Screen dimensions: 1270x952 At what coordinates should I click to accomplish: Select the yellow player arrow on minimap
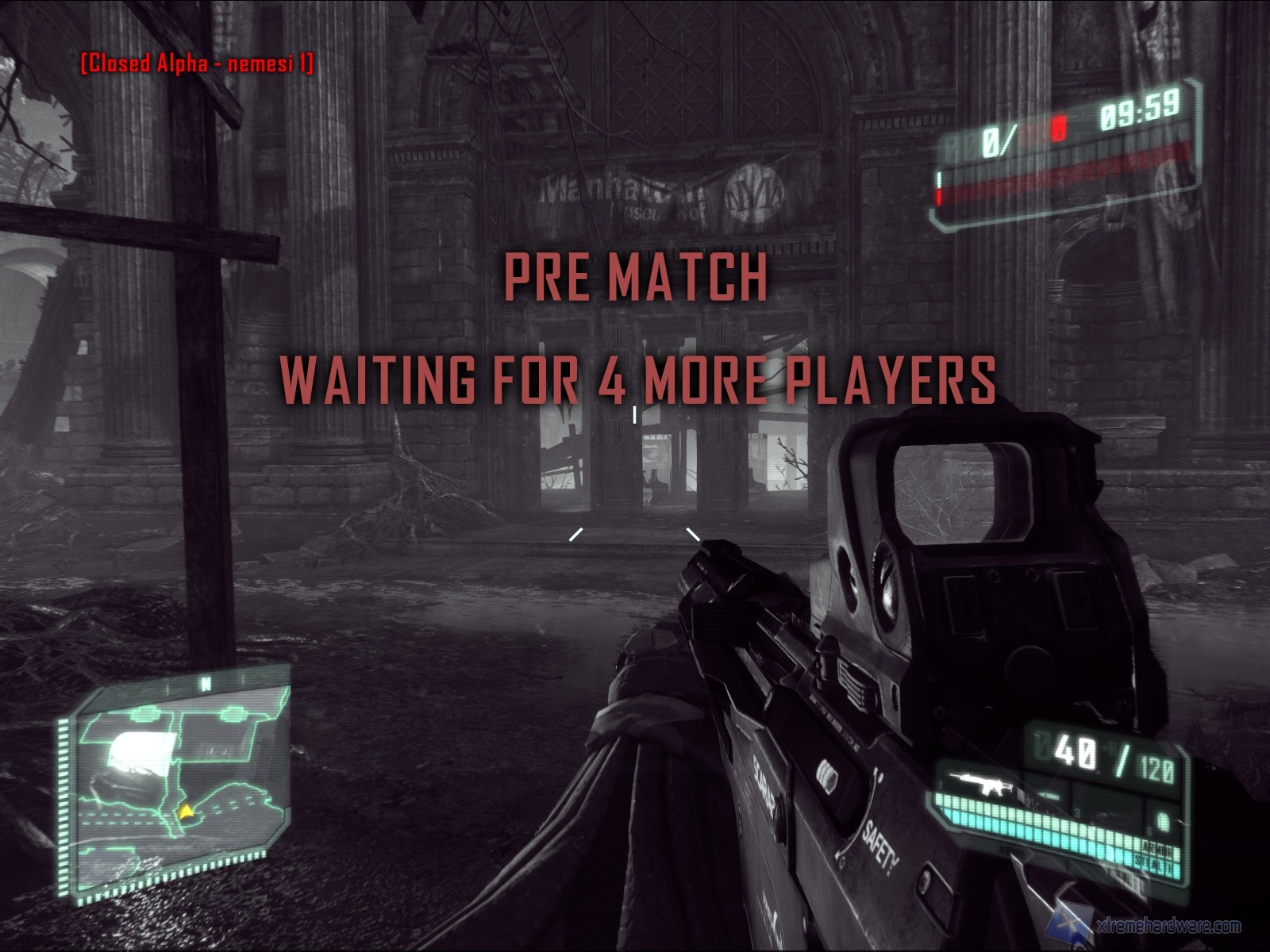(186, 811)
